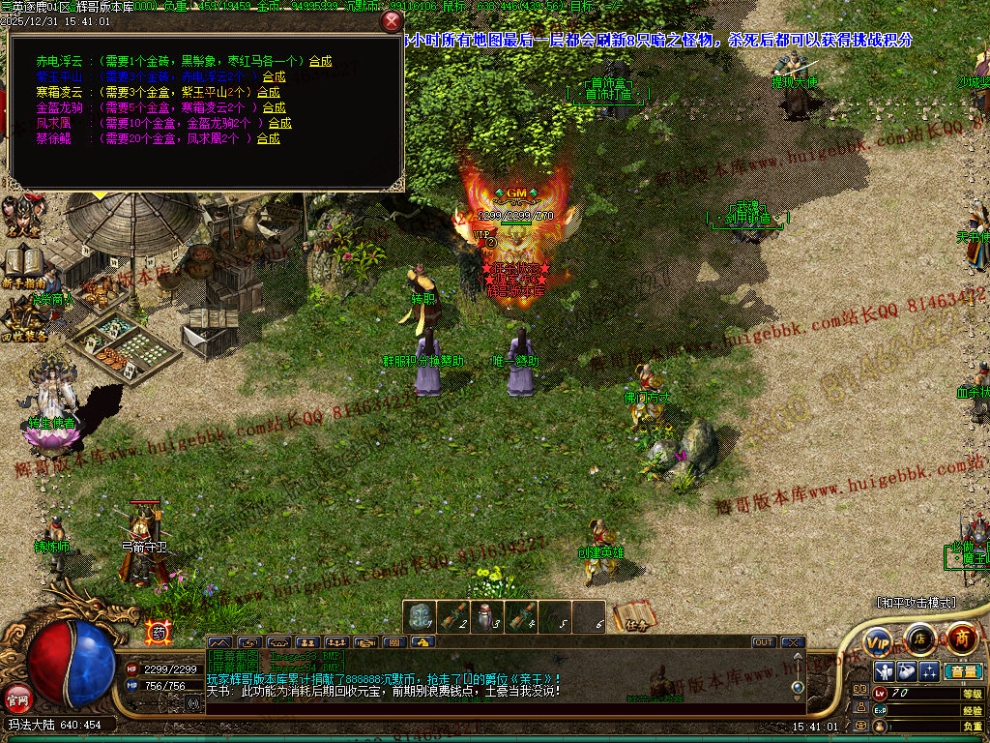Screen dimensions: 990x743
Task: Close the mount synthesis dialog
Action: click(x=391, y=22)
